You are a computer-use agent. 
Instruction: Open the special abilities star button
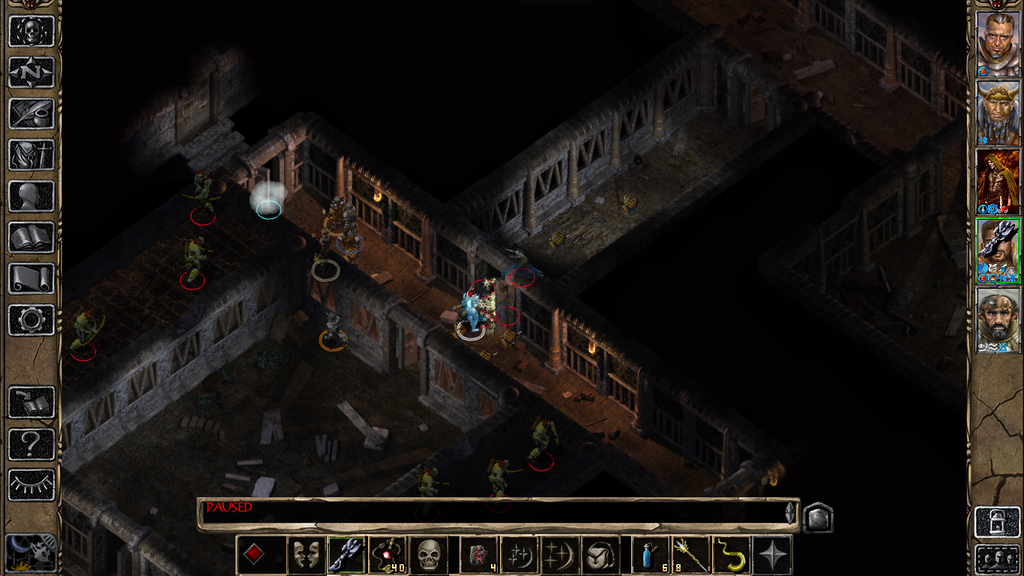(x=773, y=555)
